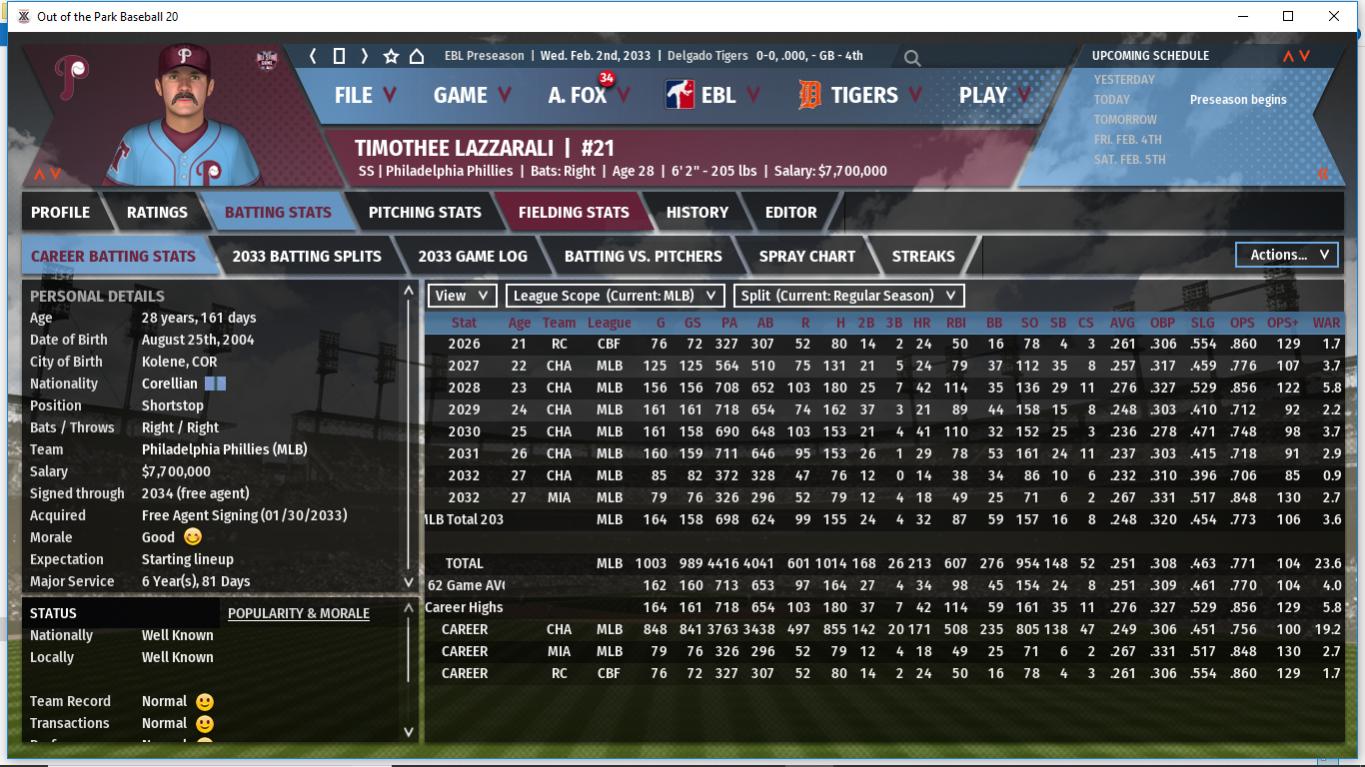Show the SPRAY CHART subtab

807,256
